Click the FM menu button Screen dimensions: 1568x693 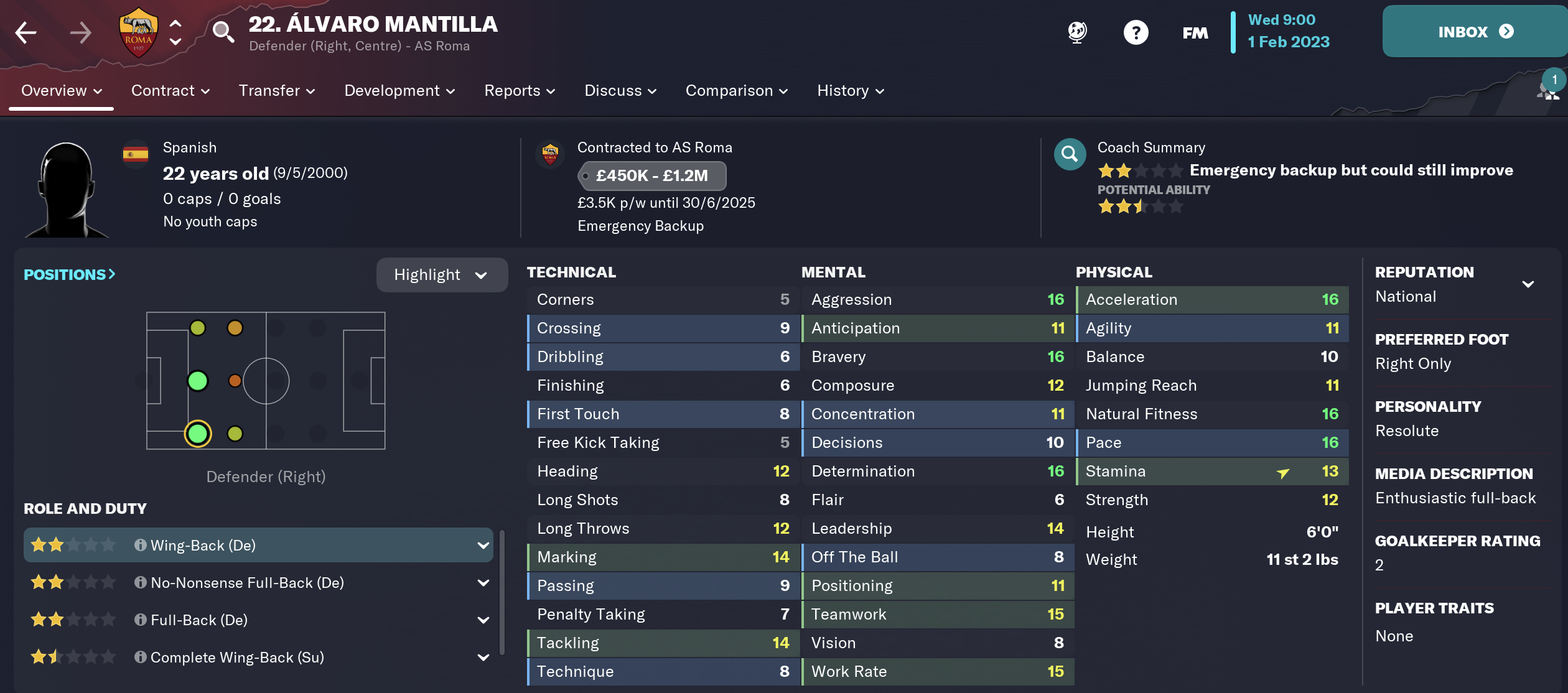(1195, 32)
